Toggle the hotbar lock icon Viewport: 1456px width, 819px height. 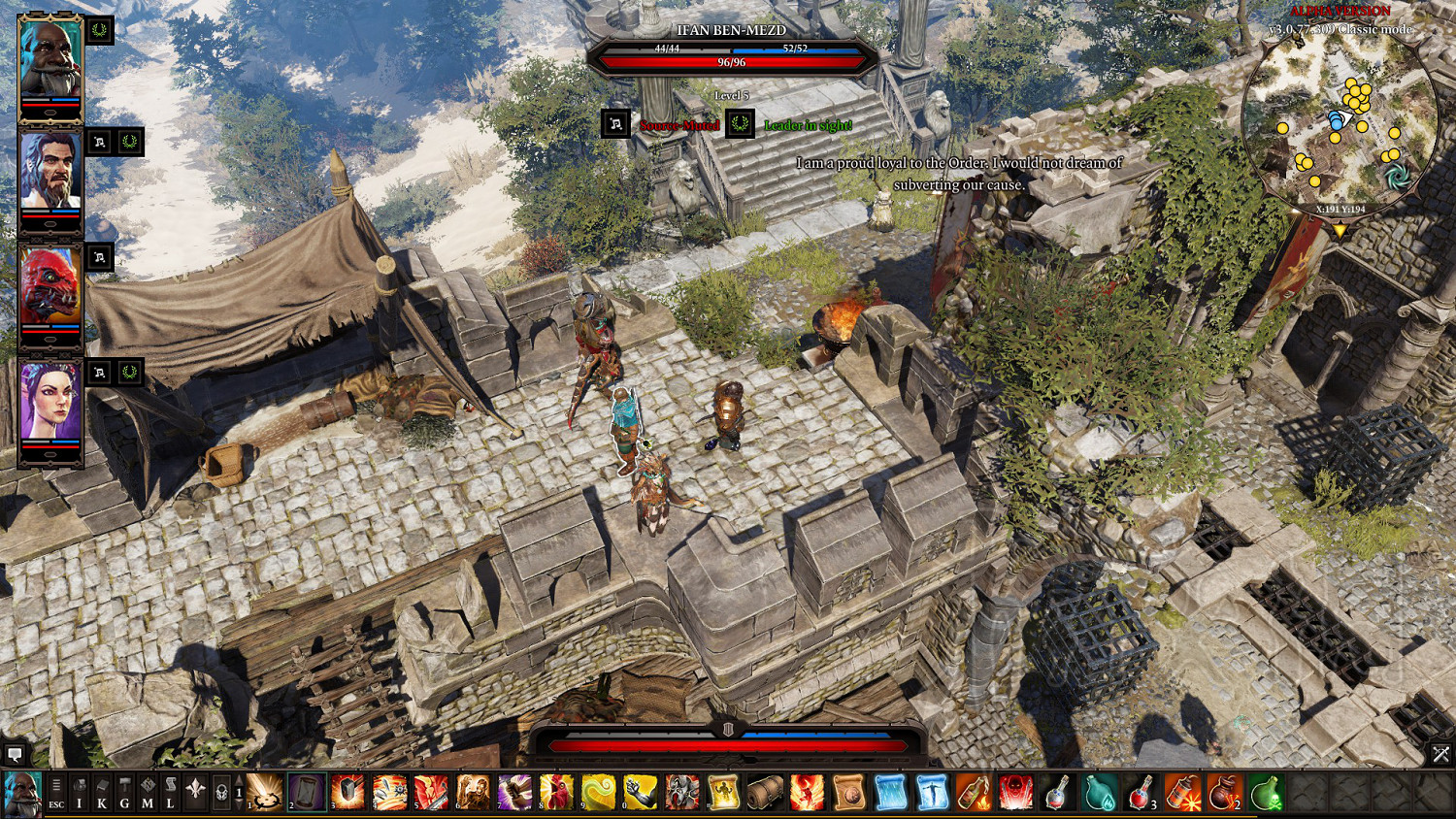pos(220,792)
